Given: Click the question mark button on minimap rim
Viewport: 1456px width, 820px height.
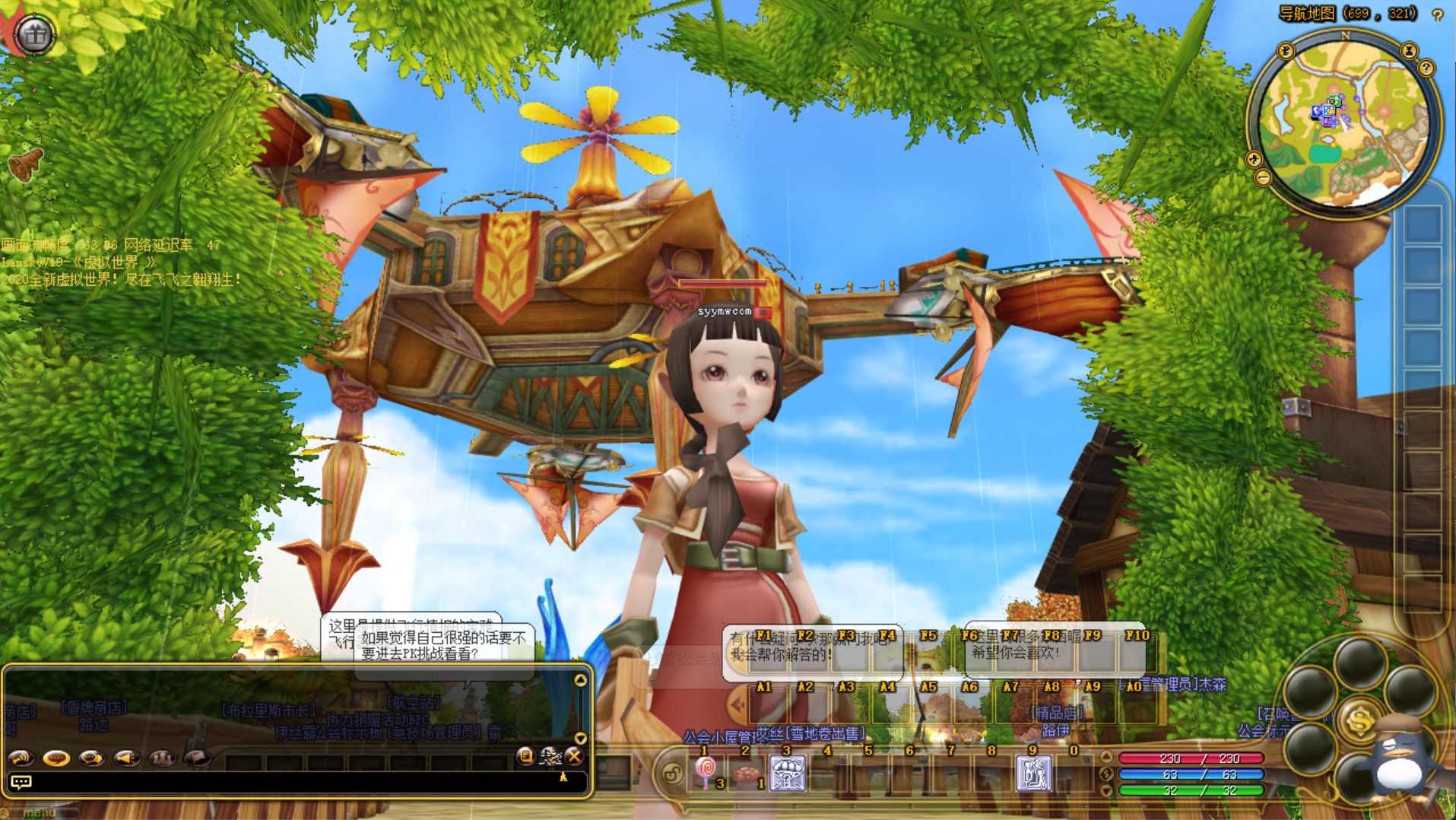Looking at the screenshot, I should [1426, 68].
